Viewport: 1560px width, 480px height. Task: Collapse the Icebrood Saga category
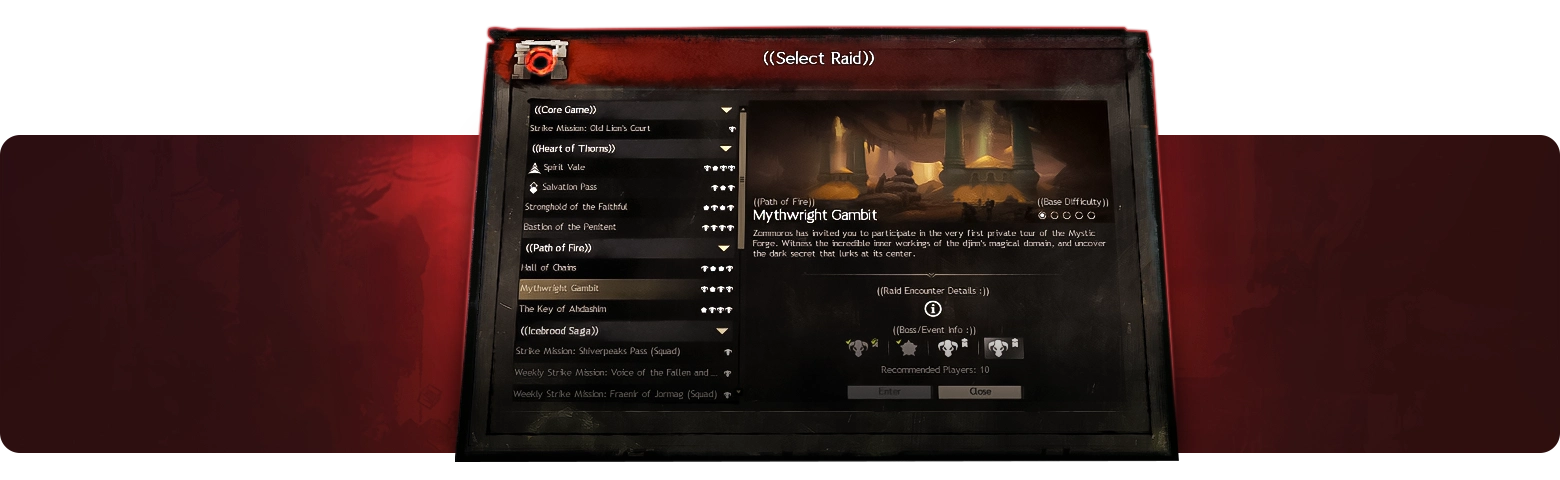[x=722, y=331]
